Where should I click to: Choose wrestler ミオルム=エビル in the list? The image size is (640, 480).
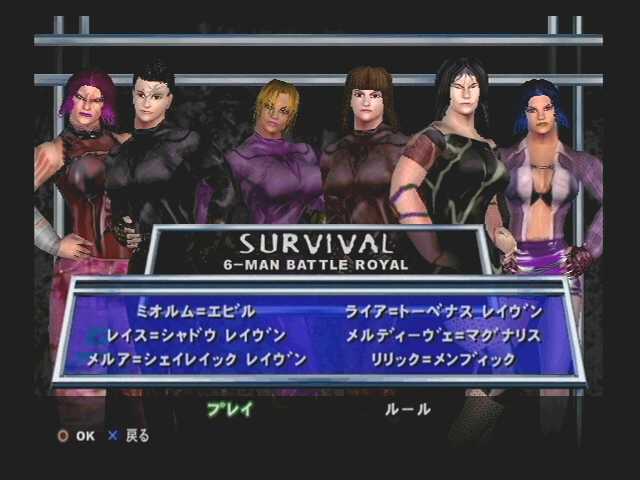click(196, 311)
